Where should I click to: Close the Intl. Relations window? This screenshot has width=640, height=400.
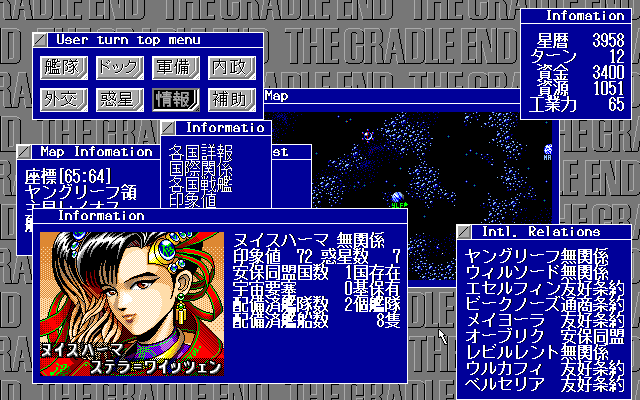click(x=464, y=232)
